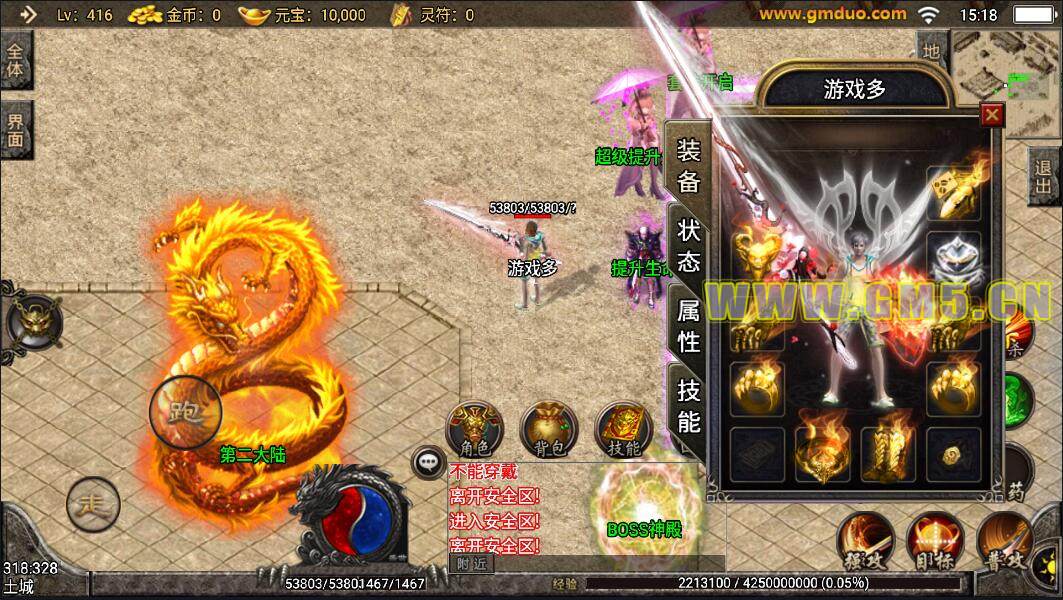Open the 背包 bag
The height and width of the screenshot is (600, 1063).
[x=548, y=430]
